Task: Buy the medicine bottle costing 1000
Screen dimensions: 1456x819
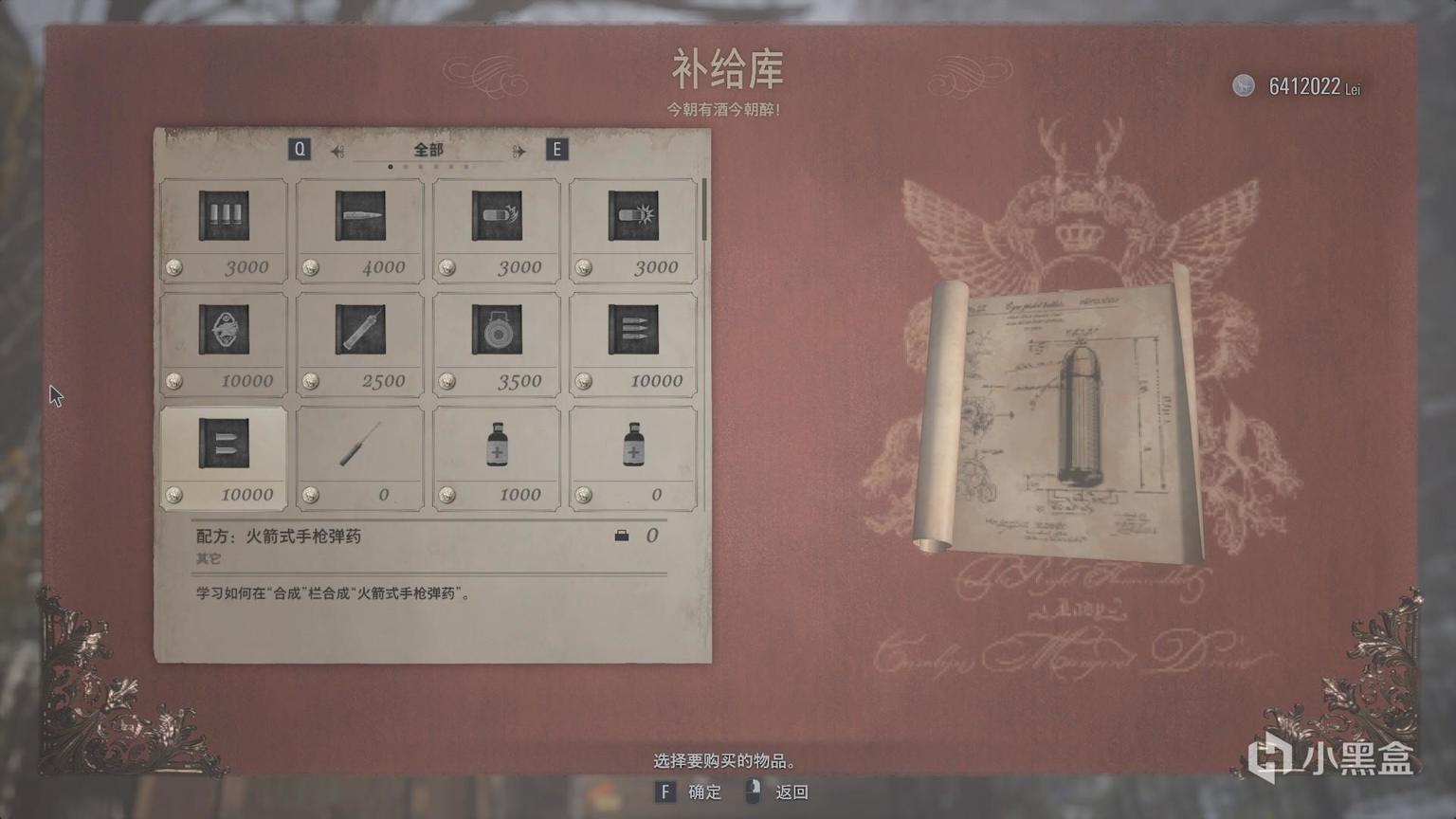Action: pos(497,458)
